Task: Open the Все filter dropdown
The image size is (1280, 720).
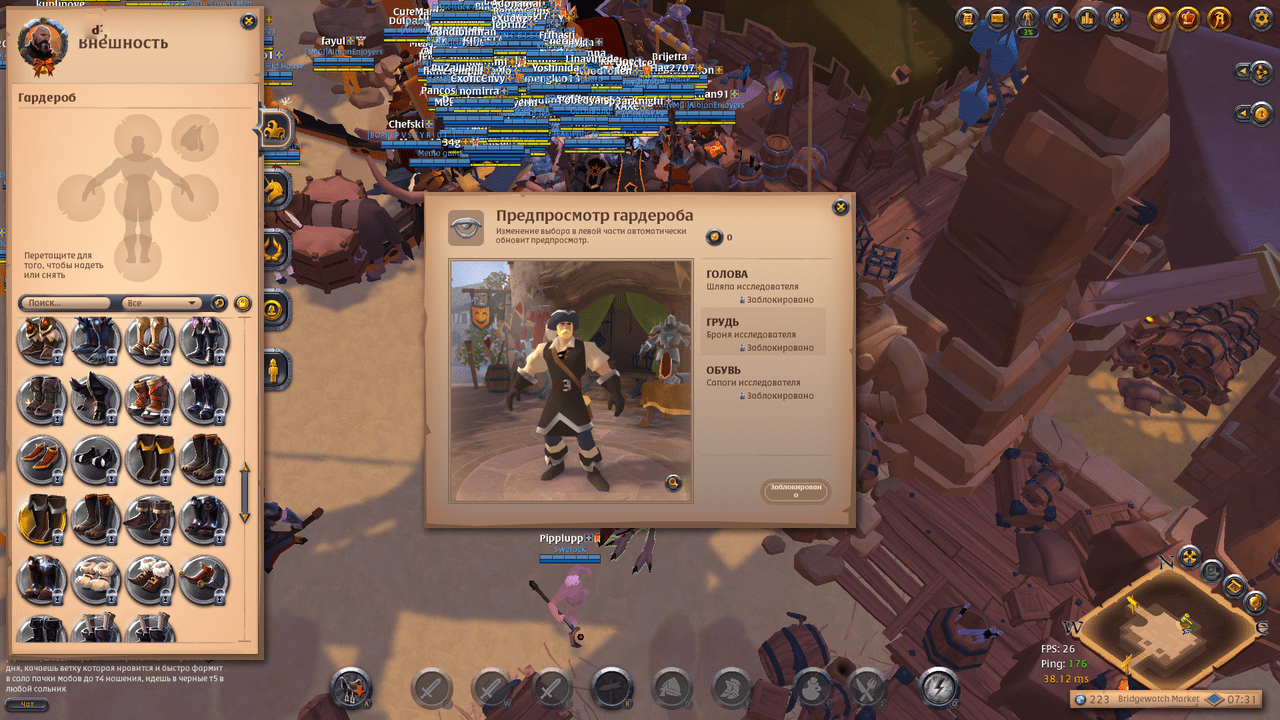Action: 161,303
